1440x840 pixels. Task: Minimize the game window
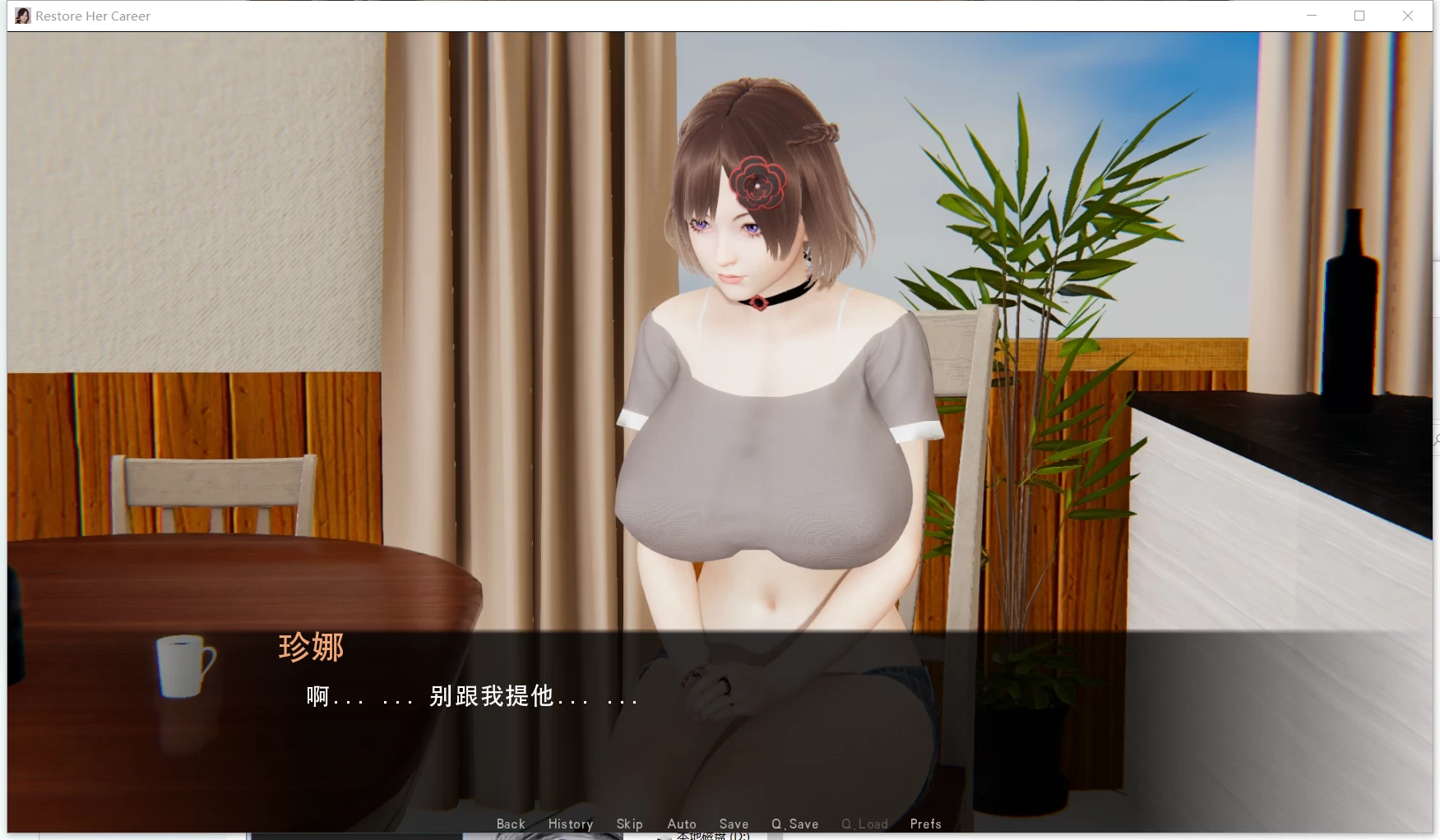click(1310, 15)
